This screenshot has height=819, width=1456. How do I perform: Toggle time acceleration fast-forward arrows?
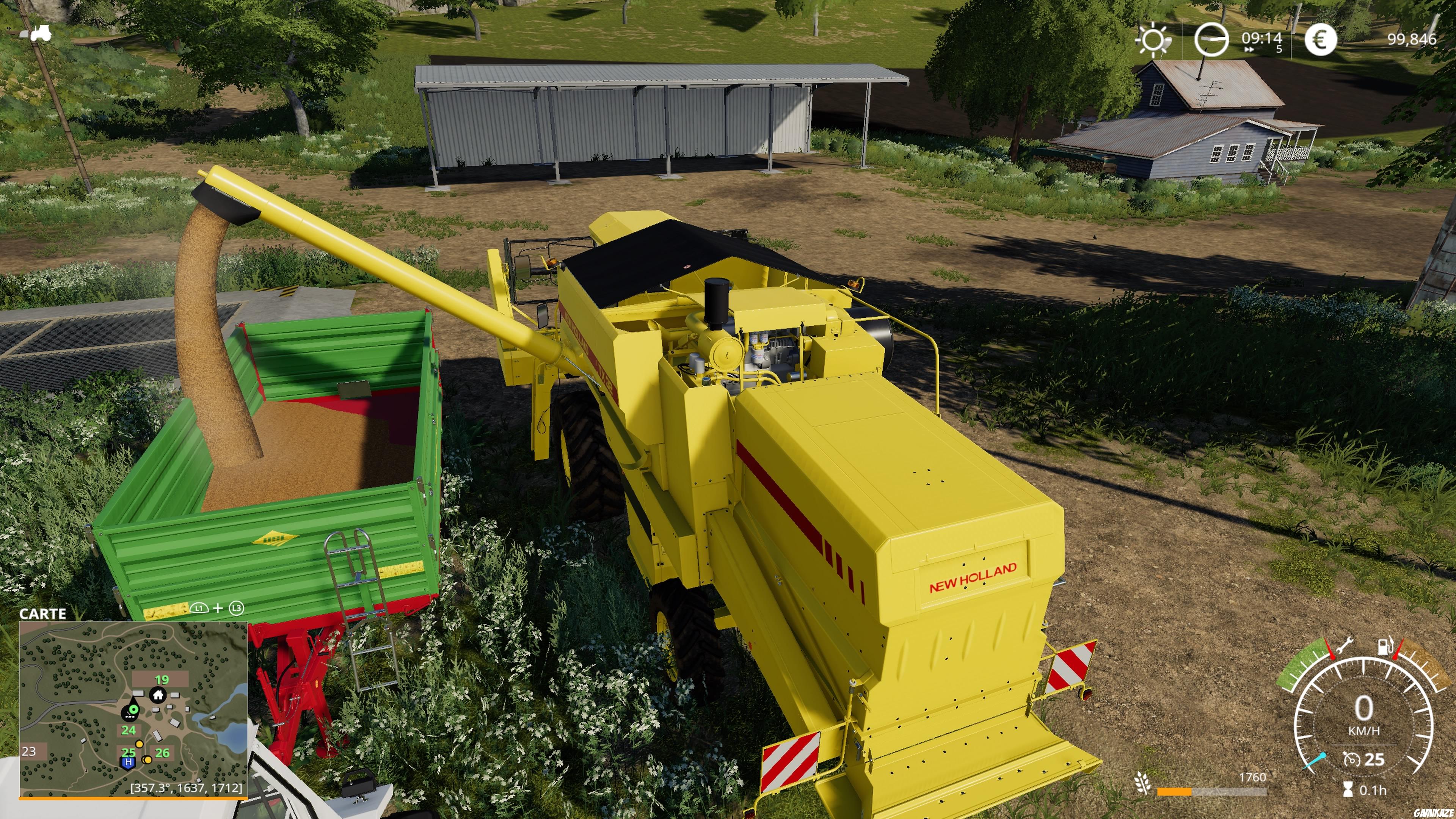coord(1249,50)
